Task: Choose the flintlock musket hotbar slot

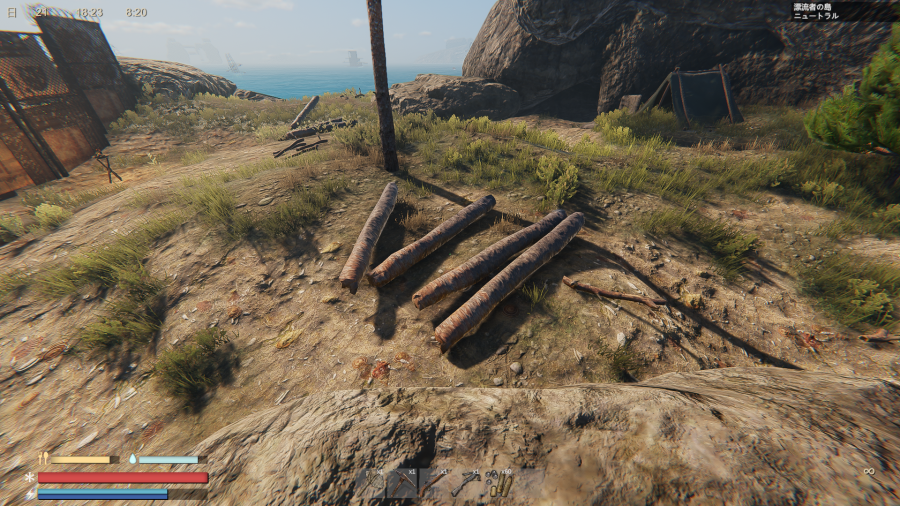Action: pyautogui.click(x=434, y=484)
